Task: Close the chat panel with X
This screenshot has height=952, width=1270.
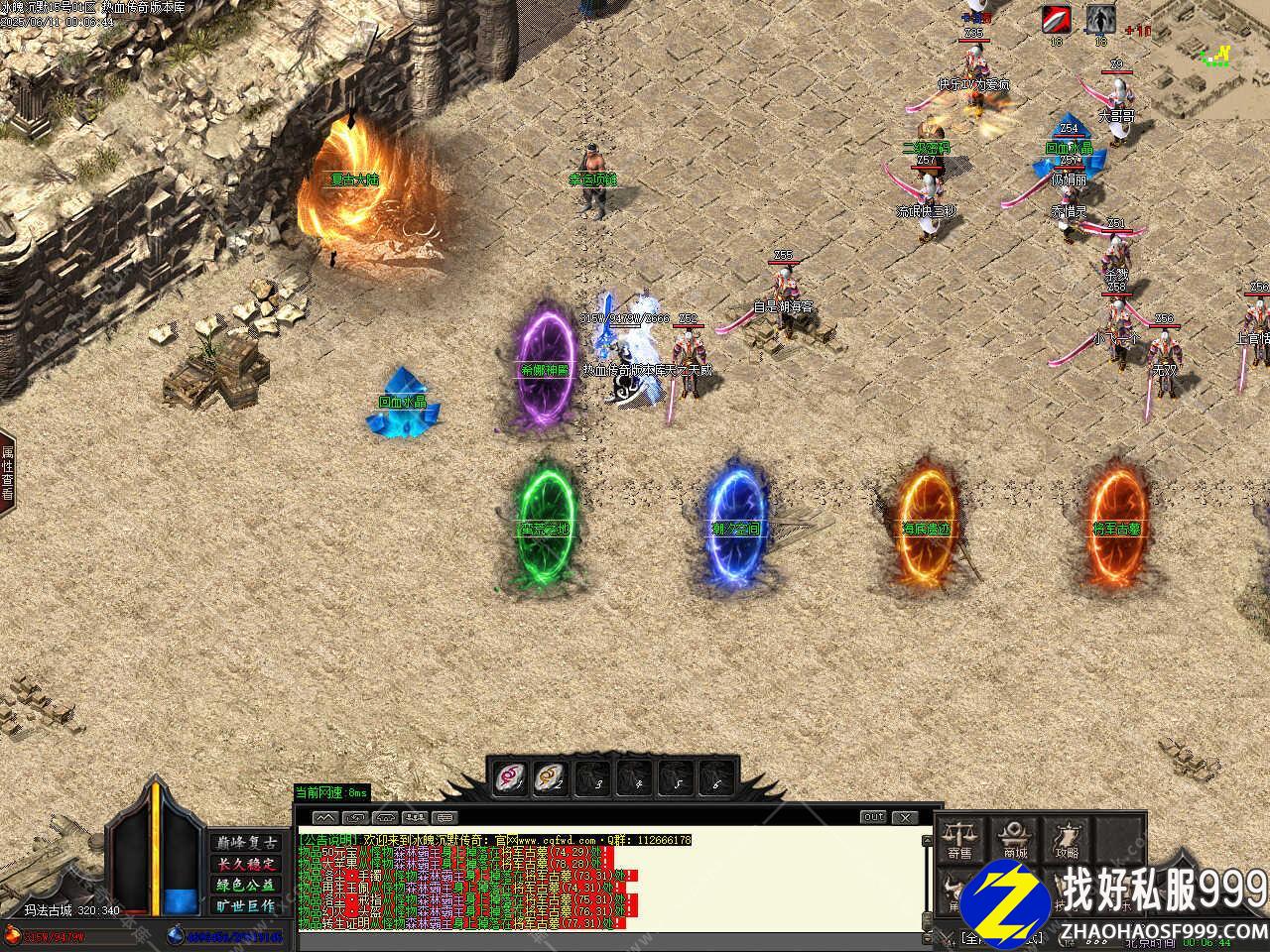Action: 904,817
